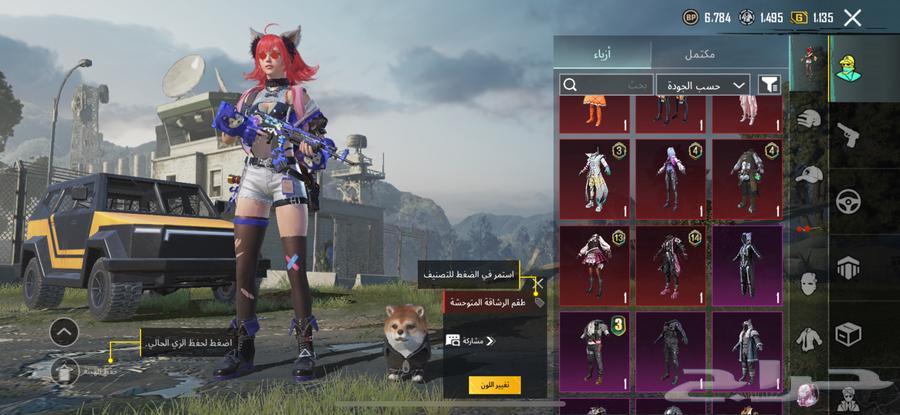Image resolution: width=900 pixels, height=415 pixels.
Task: Switch to the أزياء outfits tab
Action: coord(603,52)
